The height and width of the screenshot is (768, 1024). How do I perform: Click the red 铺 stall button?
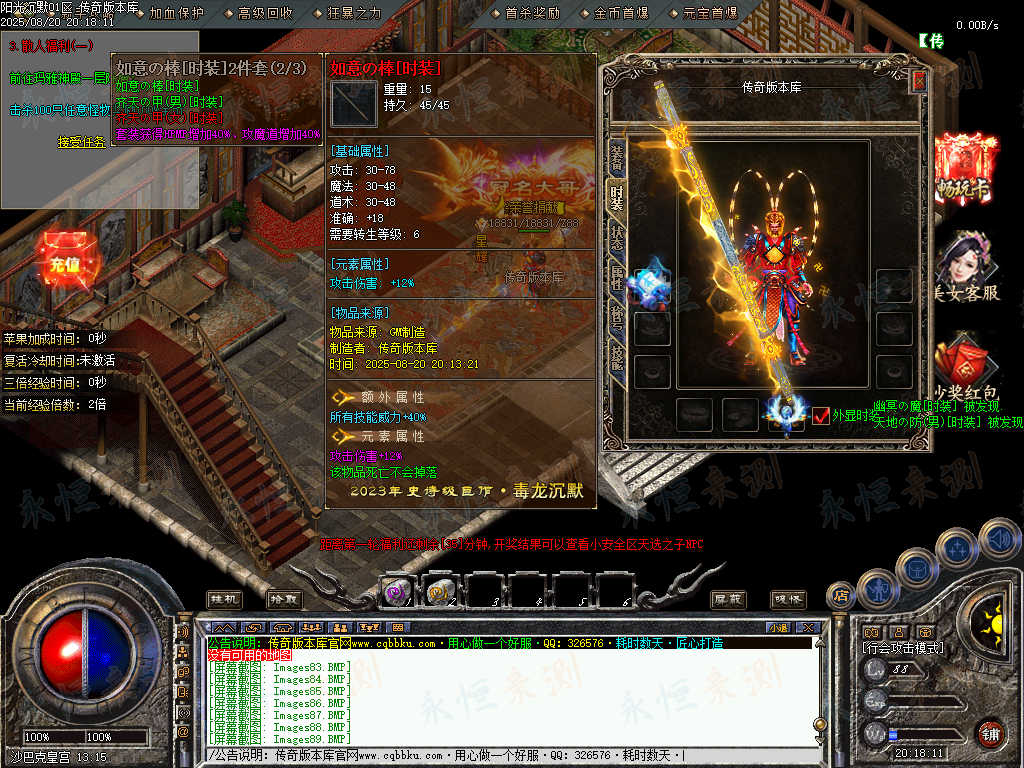click(x=991, y=734)
